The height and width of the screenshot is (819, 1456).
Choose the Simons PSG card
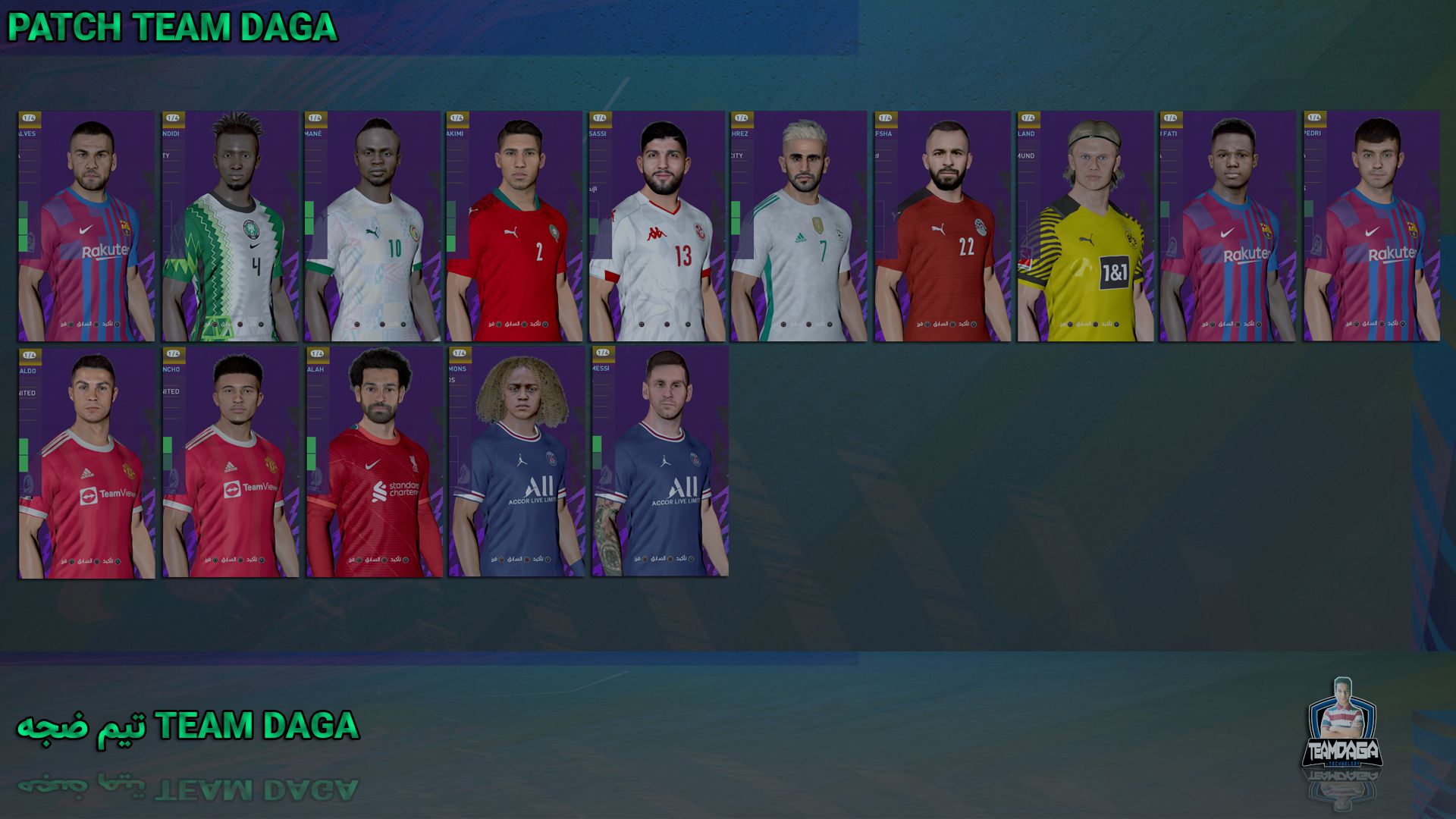pos(516,462)
